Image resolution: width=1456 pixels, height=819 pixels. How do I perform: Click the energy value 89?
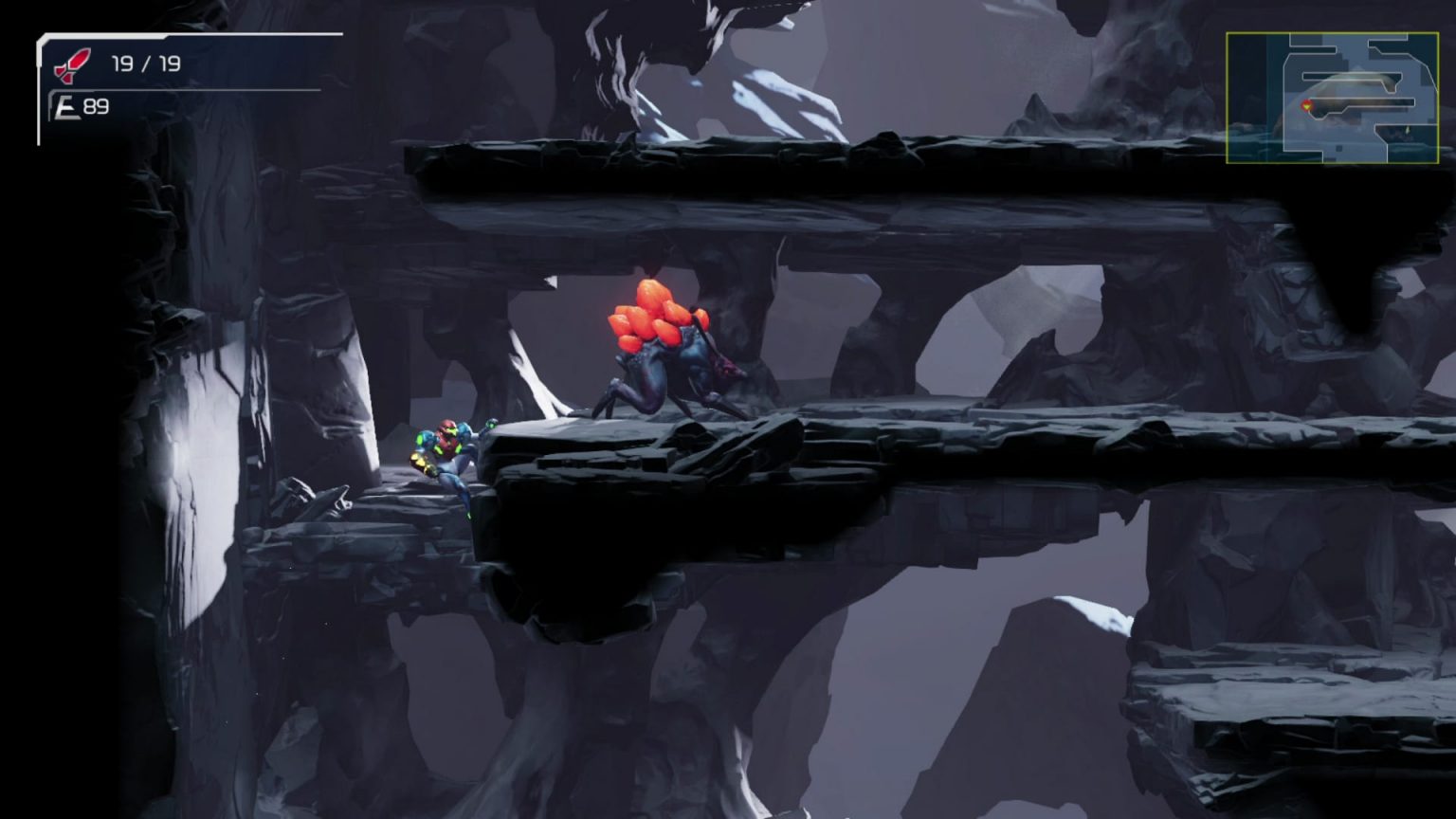tap(98, 106)
